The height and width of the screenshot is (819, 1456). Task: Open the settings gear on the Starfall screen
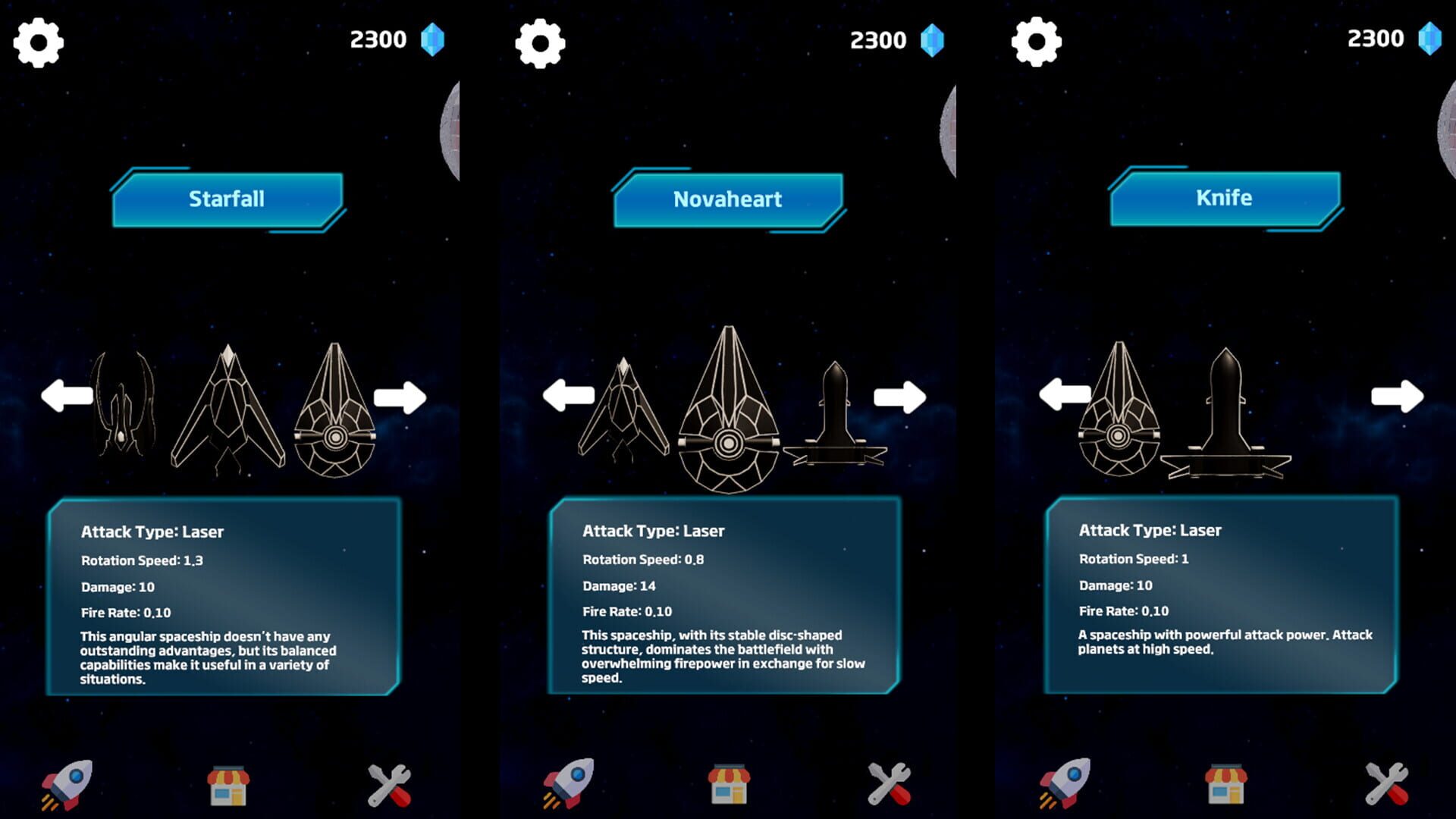coord(39,42)
